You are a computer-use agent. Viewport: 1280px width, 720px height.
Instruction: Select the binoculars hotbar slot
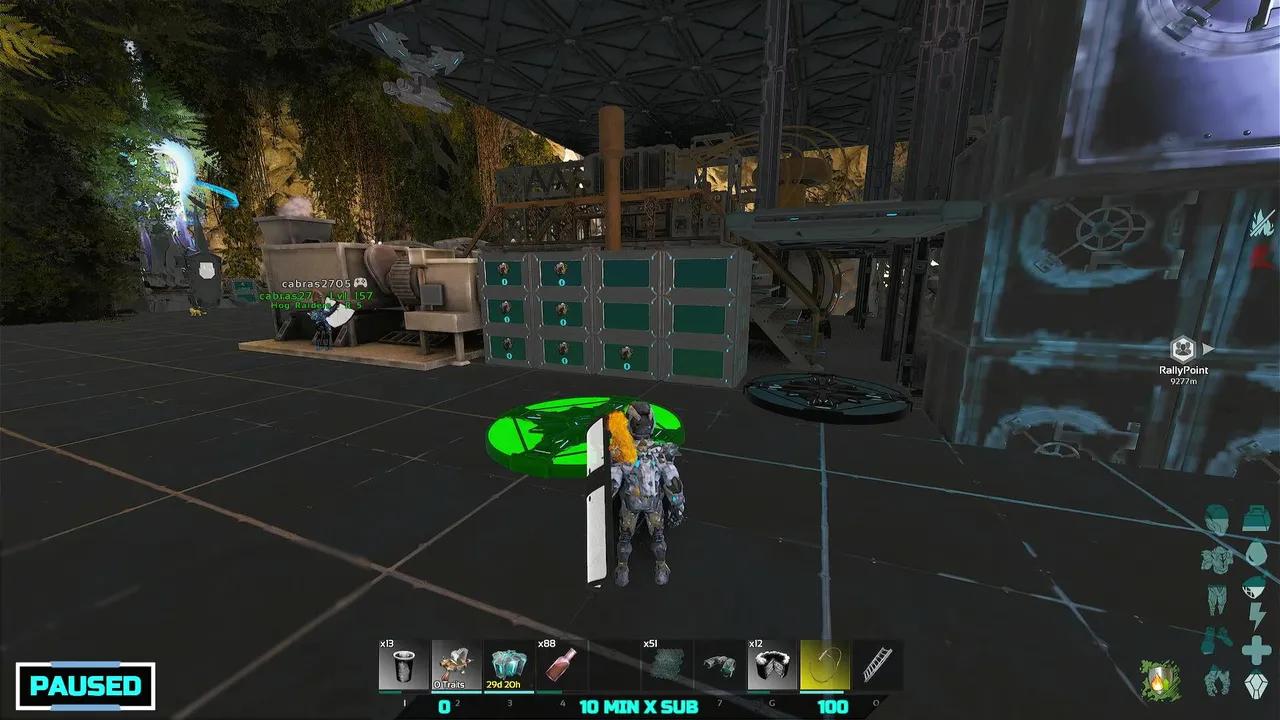click(x=719, y=665)
